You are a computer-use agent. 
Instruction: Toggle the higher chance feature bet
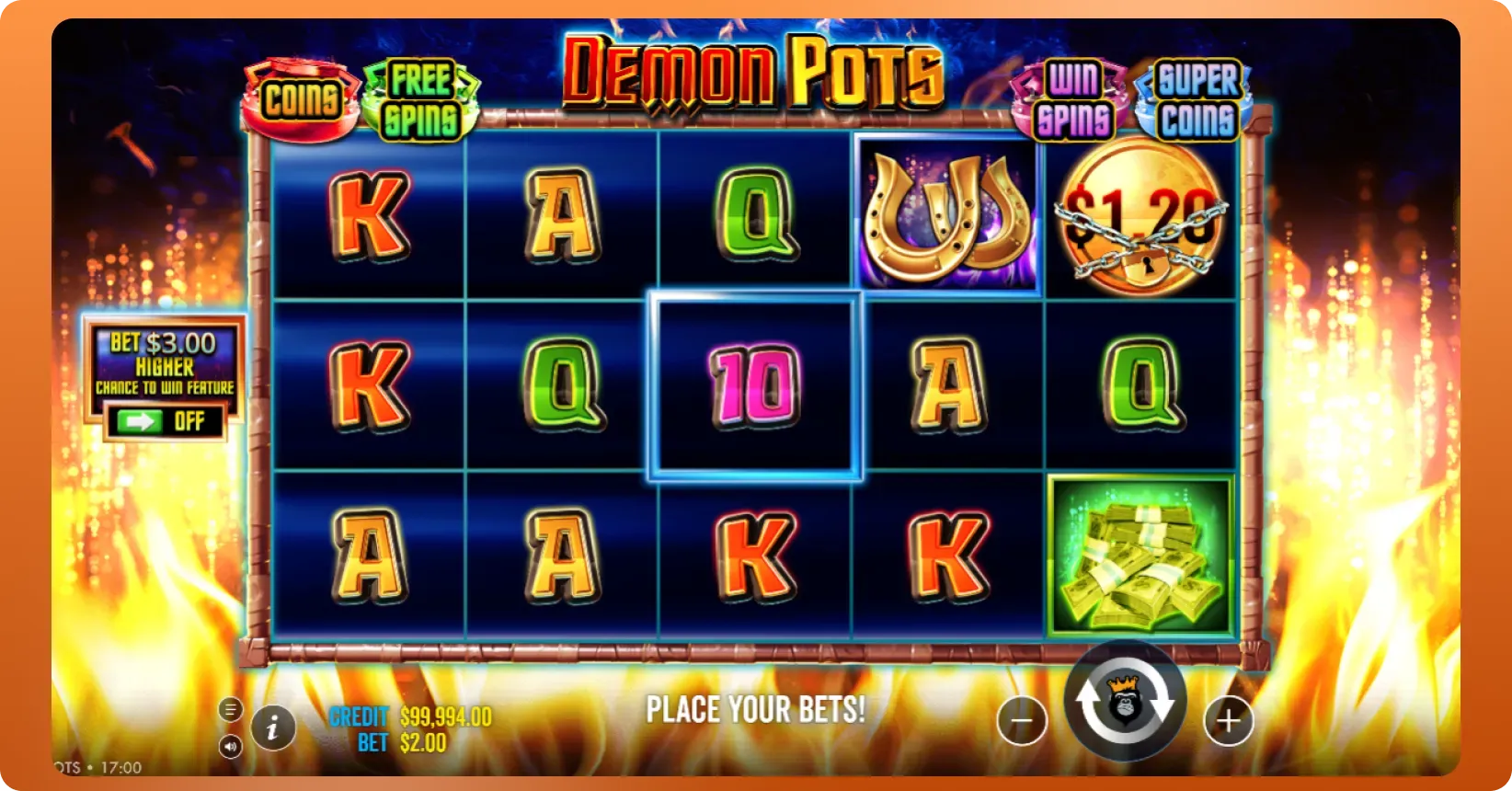pos(165,421)
